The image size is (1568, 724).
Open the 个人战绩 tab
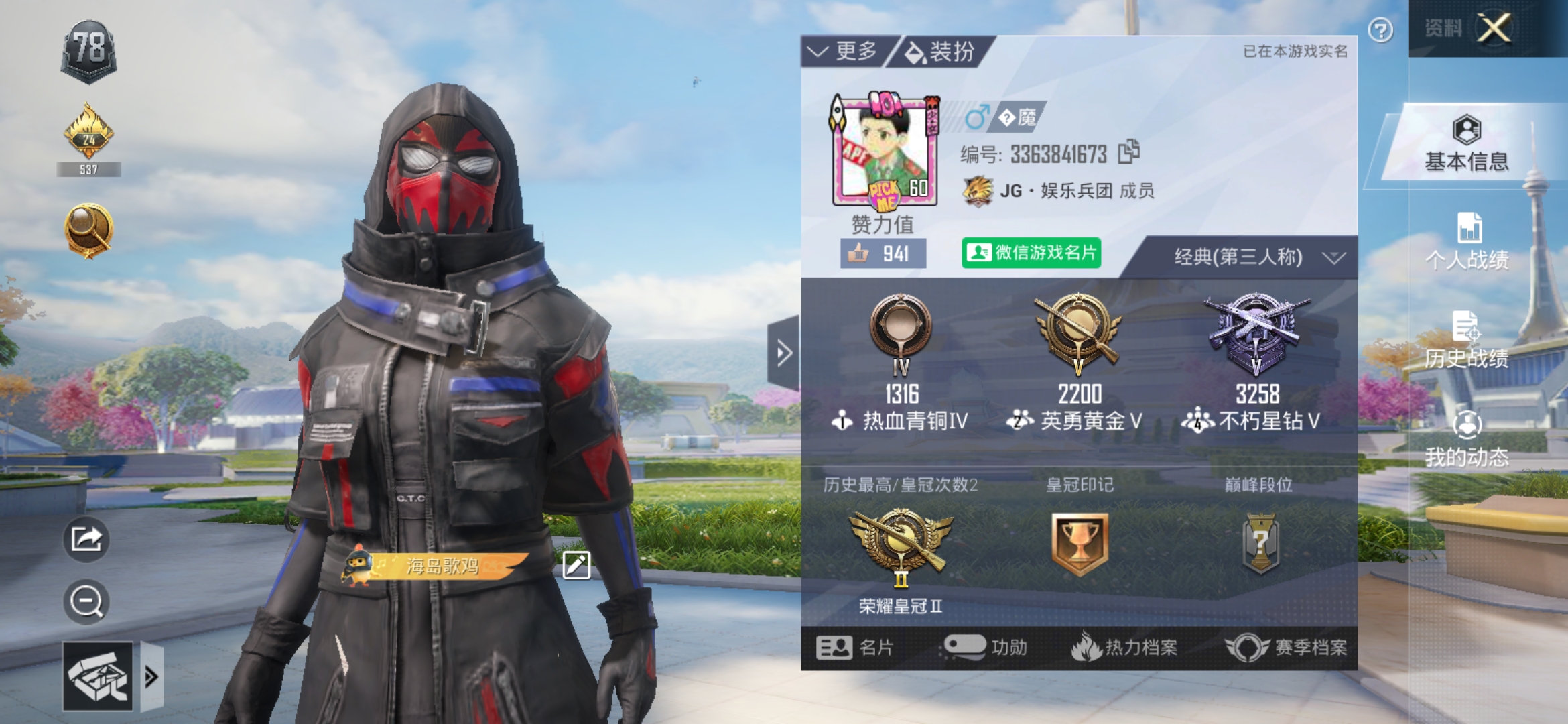click(1467, 243)
